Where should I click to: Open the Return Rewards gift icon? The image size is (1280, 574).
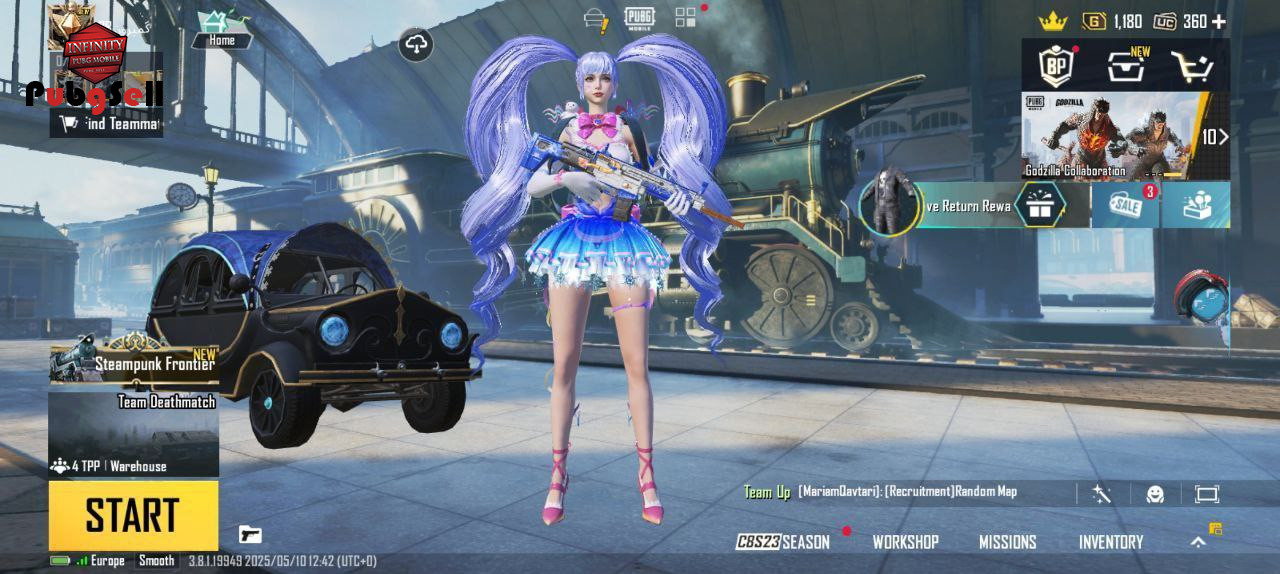point(1039,205)
